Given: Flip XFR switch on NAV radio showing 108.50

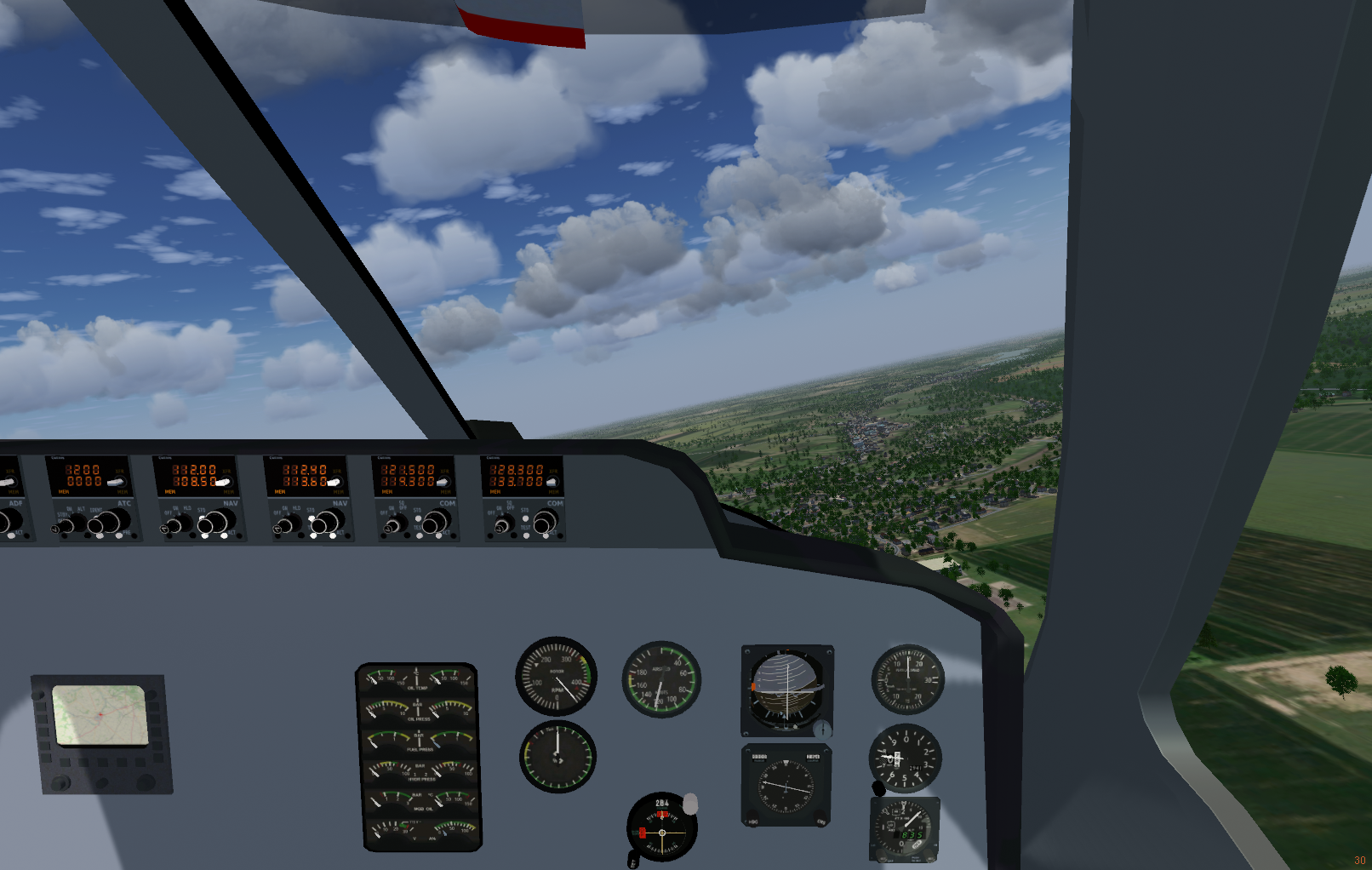Looking at the screenshot, I should [223, 482].
